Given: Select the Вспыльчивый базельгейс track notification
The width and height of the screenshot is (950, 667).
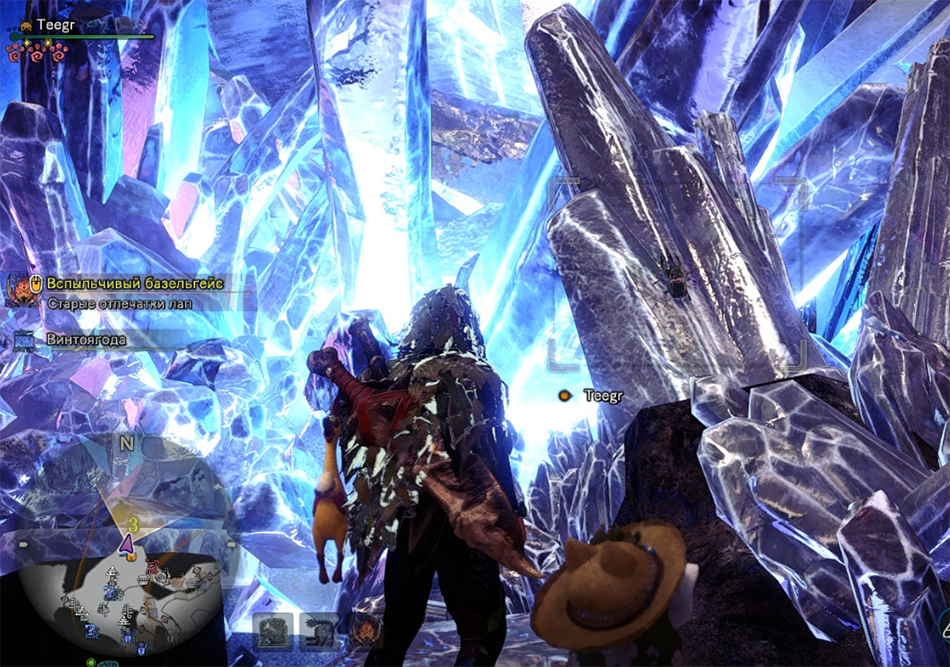Looking at the screenshot, I should click(139, 282).
